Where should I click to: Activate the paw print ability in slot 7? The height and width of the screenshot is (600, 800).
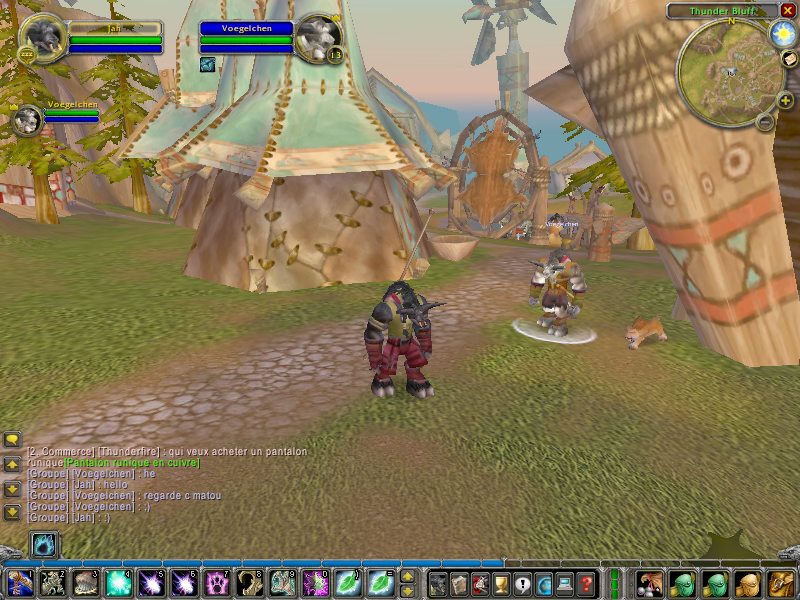[217, 582]
